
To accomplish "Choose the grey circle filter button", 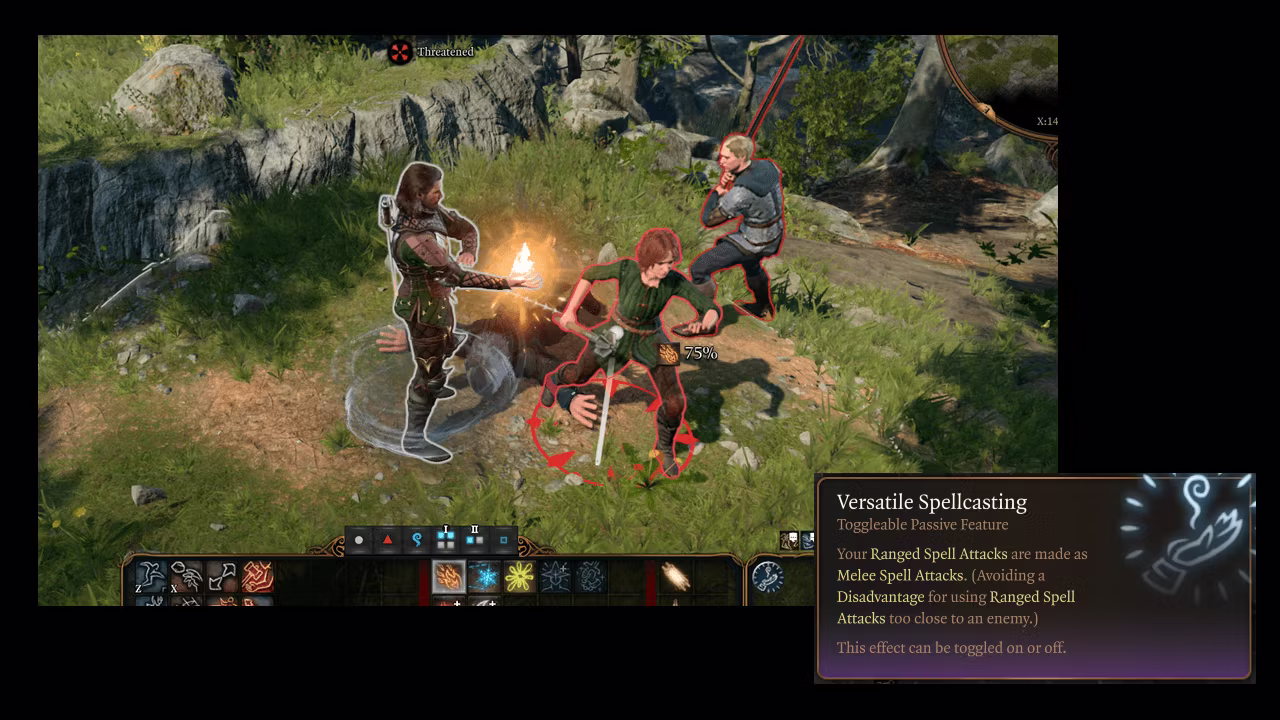I will tap(359, 540).
